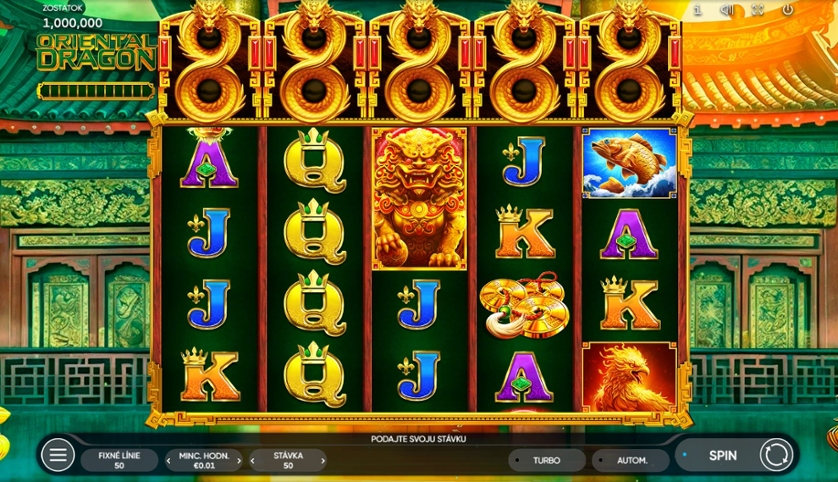Decrease the Minc. hodn. coin value
The width and height of the screenshot is (838, 482).
(169, 461)
